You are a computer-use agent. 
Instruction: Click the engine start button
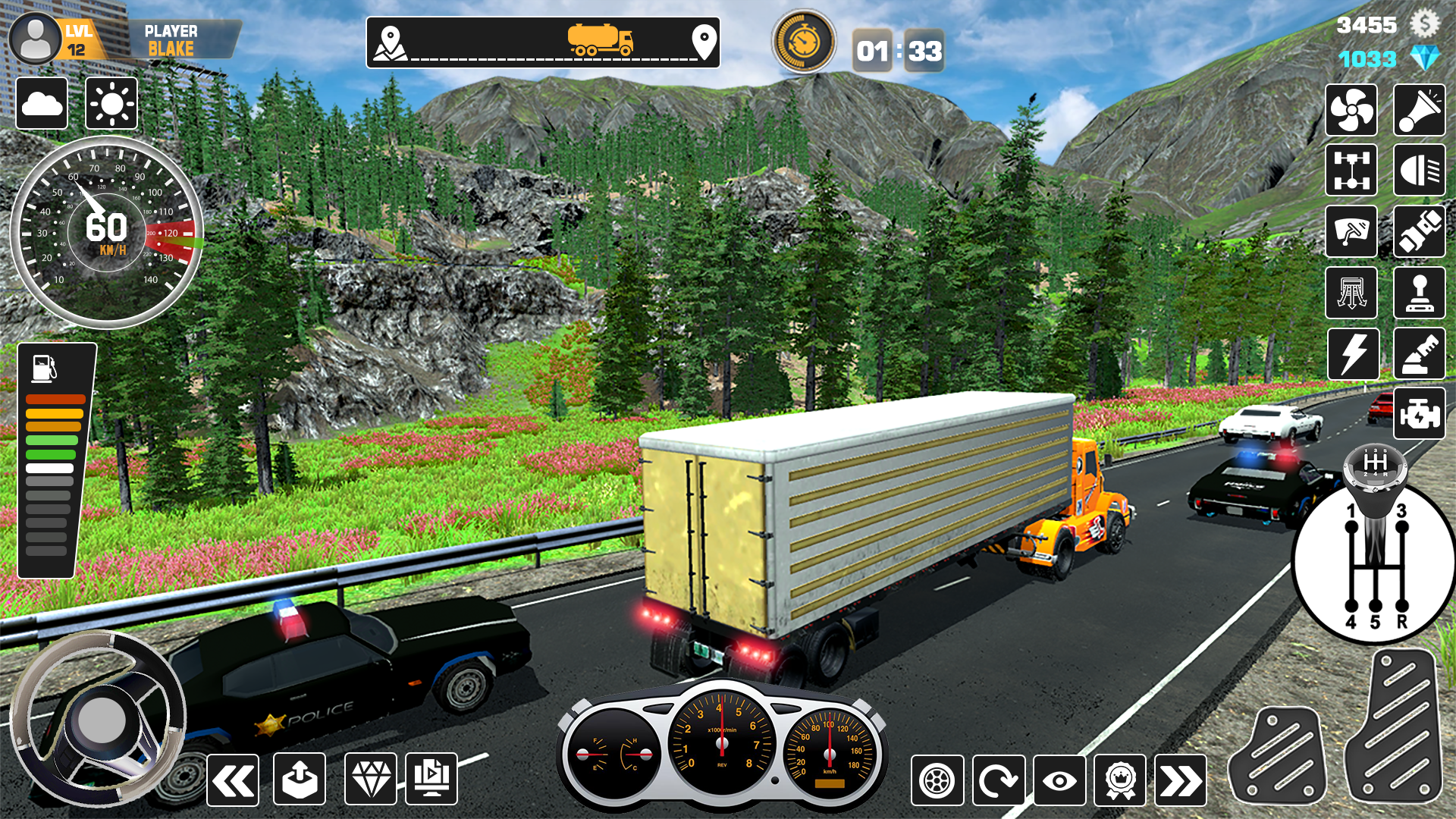pyautogui.click(x=1419, y=414)
